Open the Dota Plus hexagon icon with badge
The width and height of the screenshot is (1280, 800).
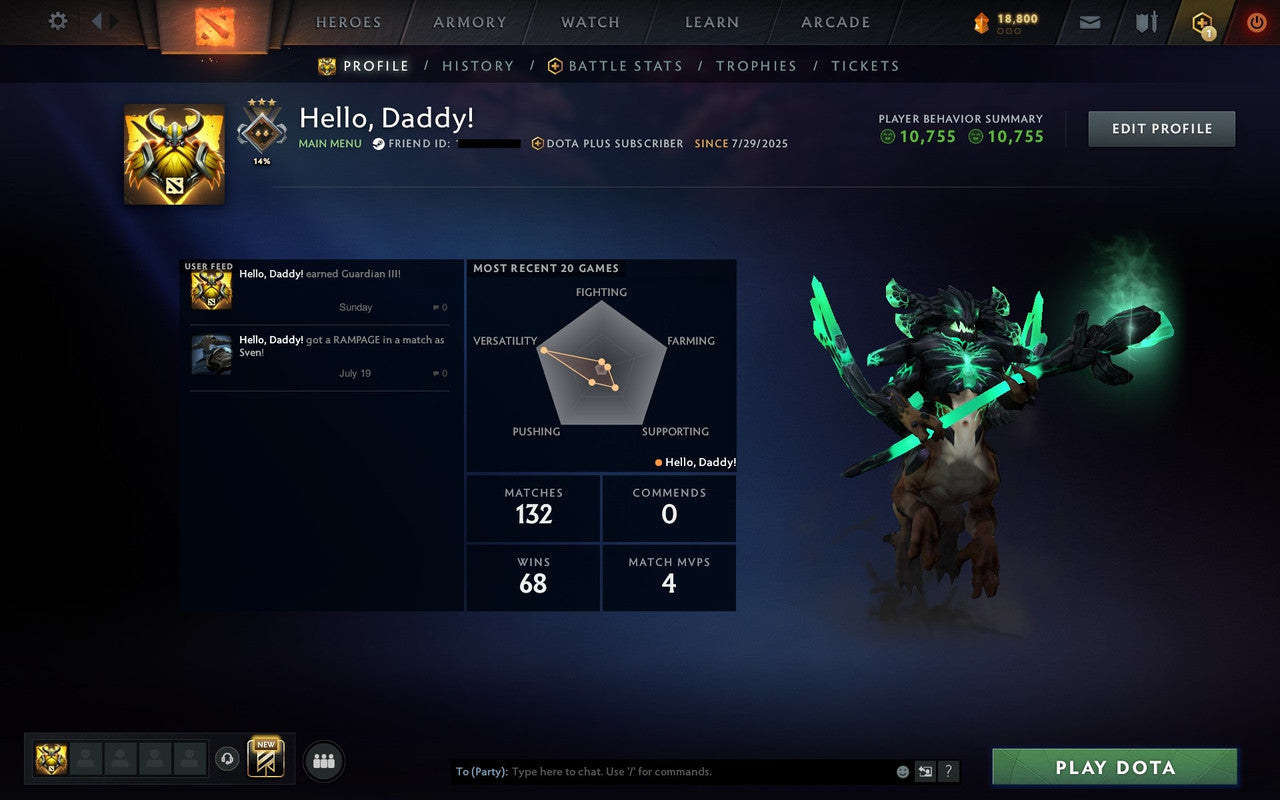point(1200,21)
